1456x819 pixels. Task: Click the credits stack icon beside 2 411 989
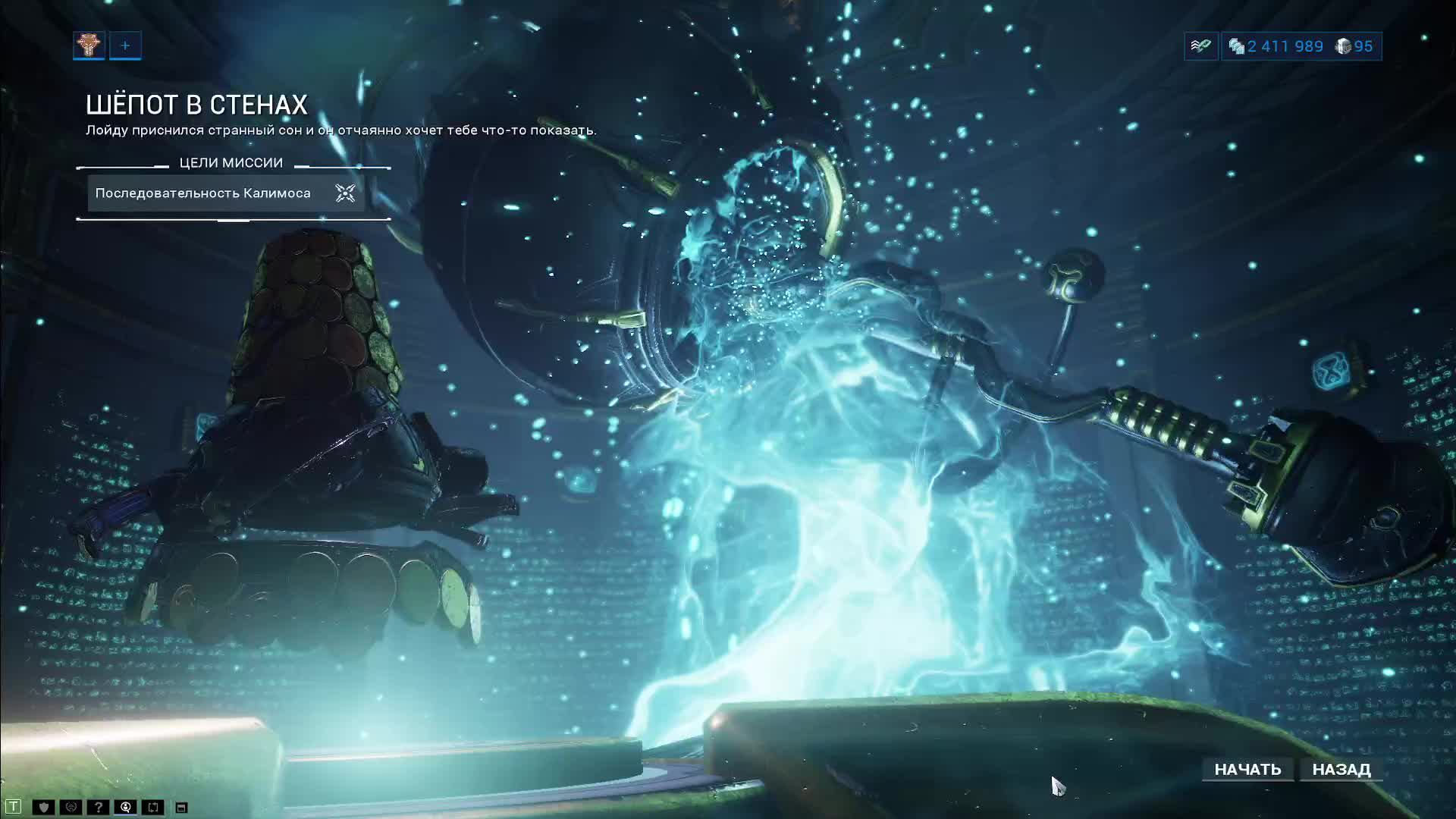pos(1237,47)
